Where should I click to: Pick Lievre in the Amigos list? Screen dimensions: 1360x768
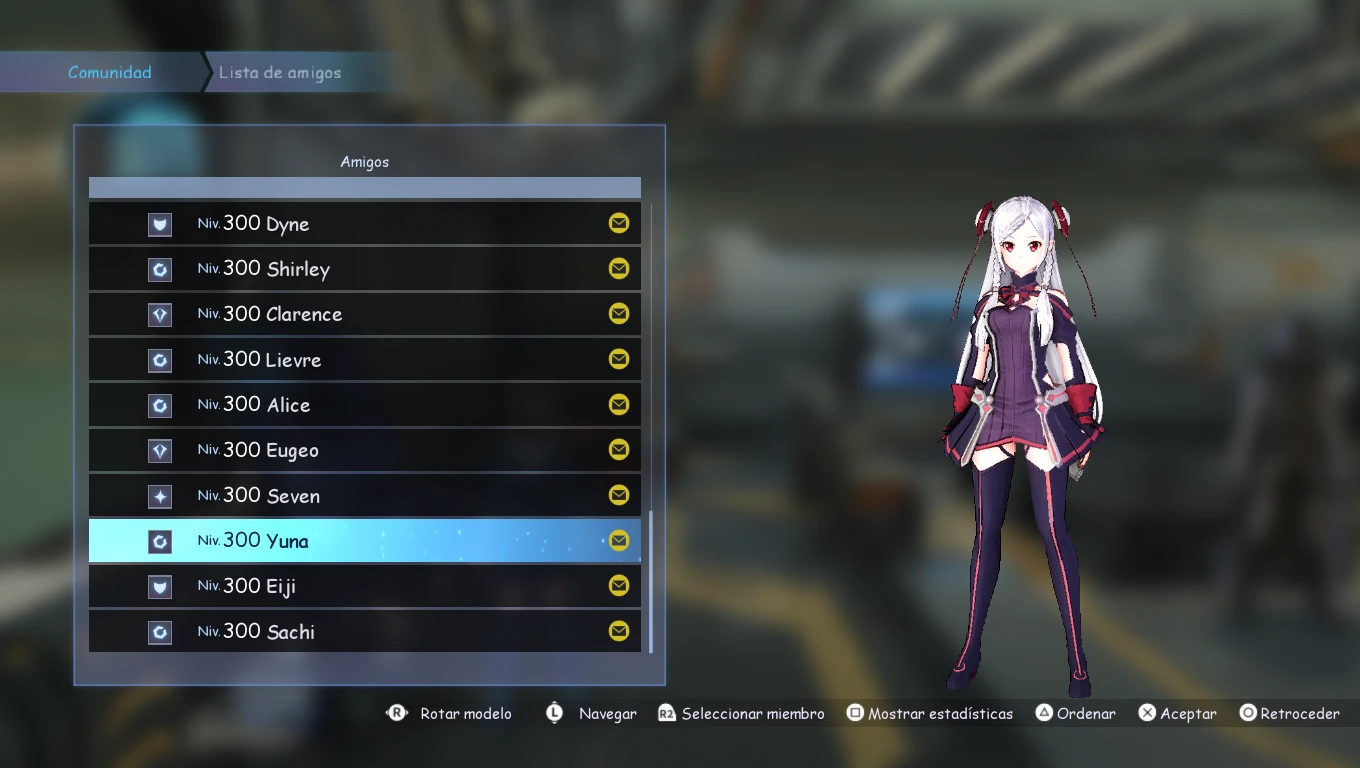[364, 360]
